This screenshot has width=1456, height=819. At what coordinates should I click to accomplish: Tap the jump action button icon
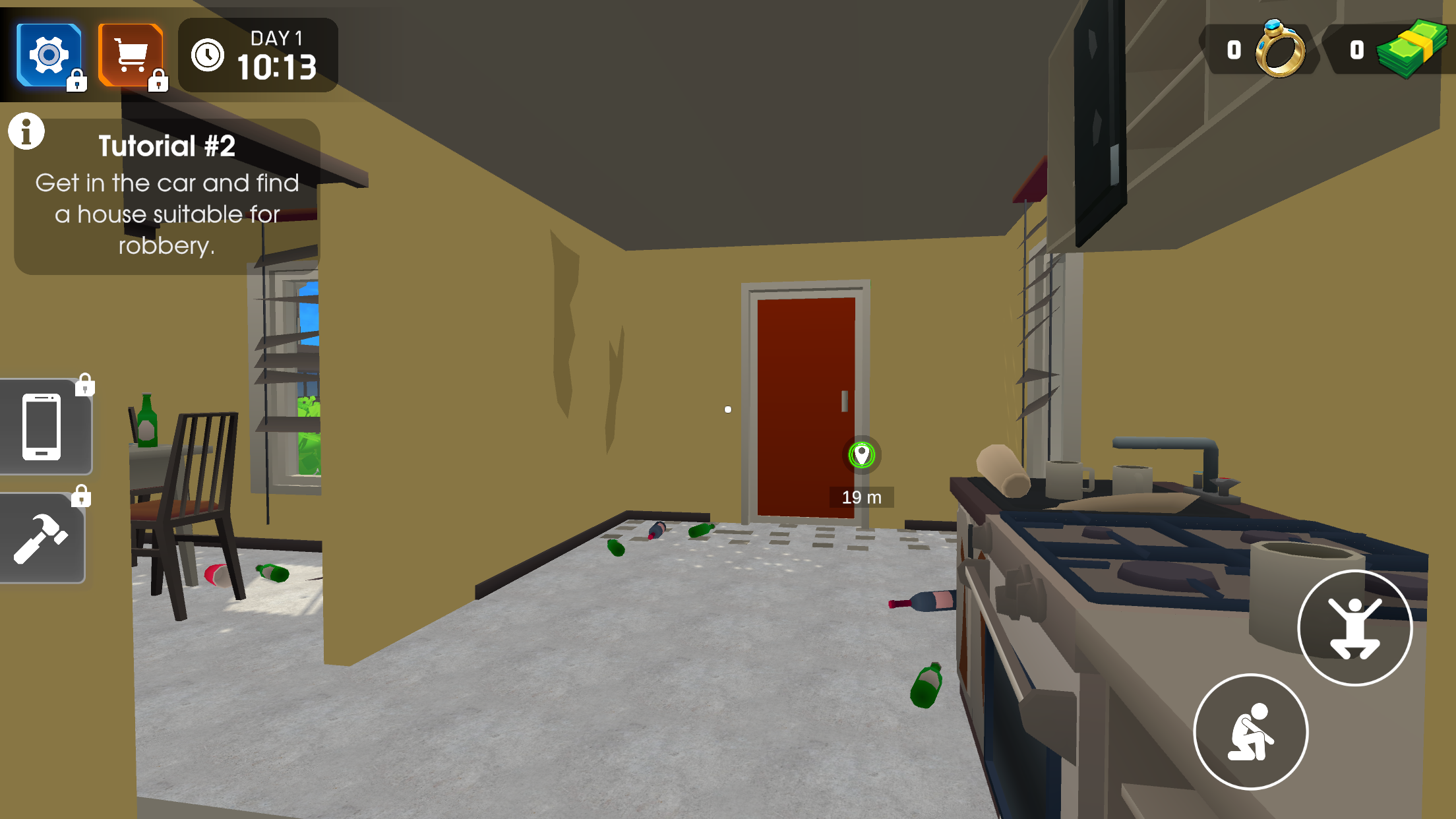click(1354, 628)
